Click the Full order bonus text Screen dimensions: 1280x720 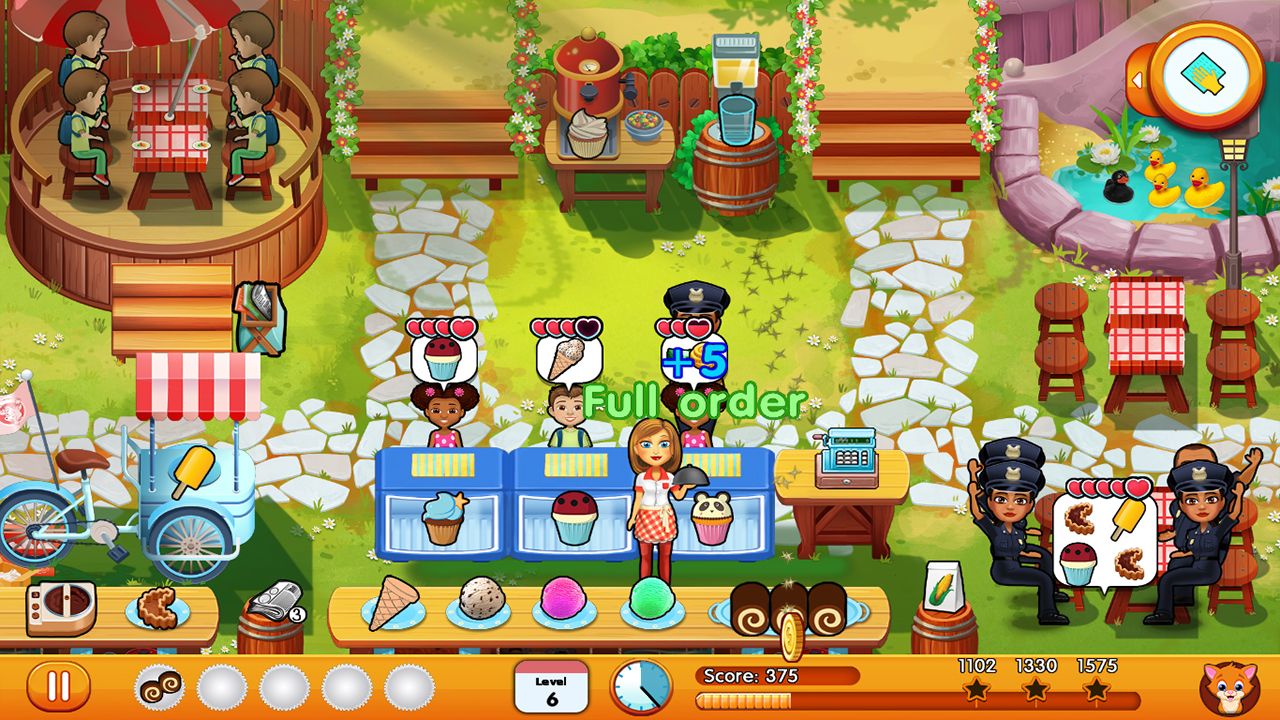click(x=696, y=402)
